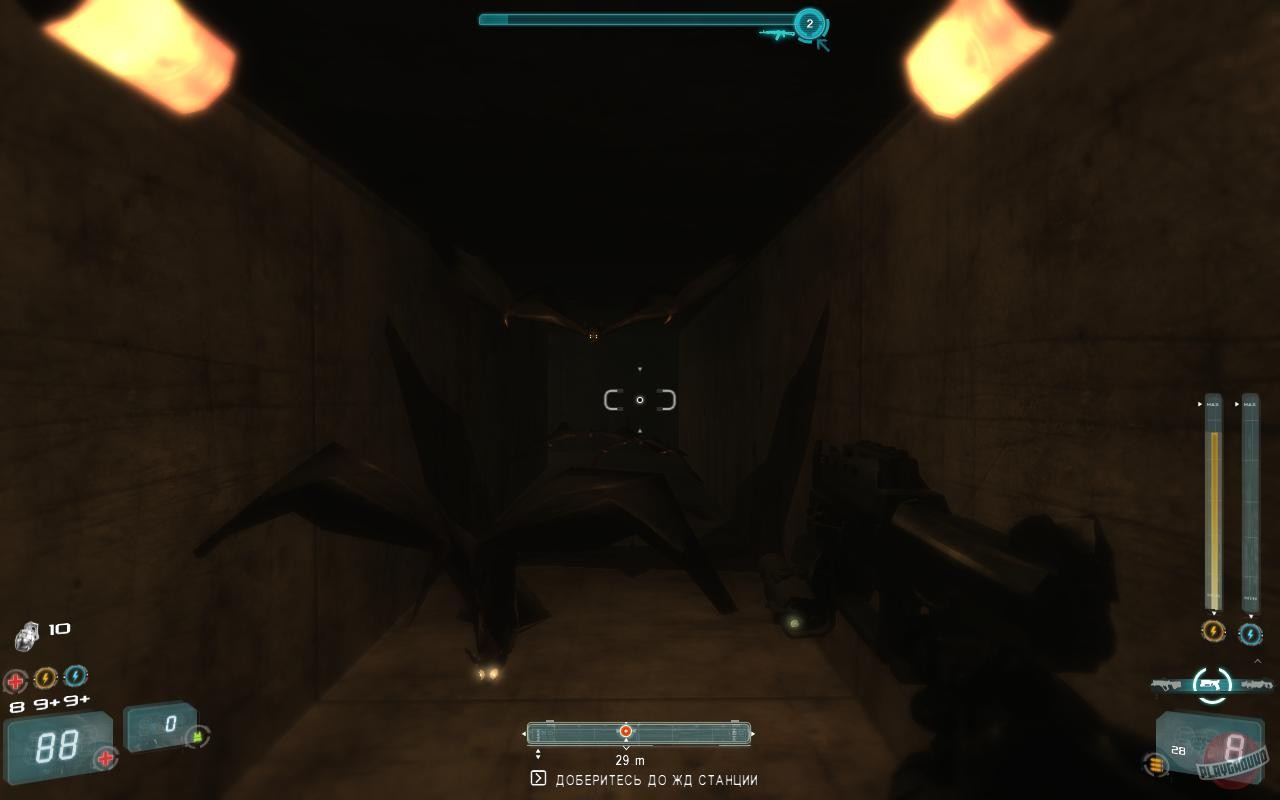This screenshot has width=1280, height=800.
Task: Select the yellow lightning stim icon
Action: pos(45,677)
